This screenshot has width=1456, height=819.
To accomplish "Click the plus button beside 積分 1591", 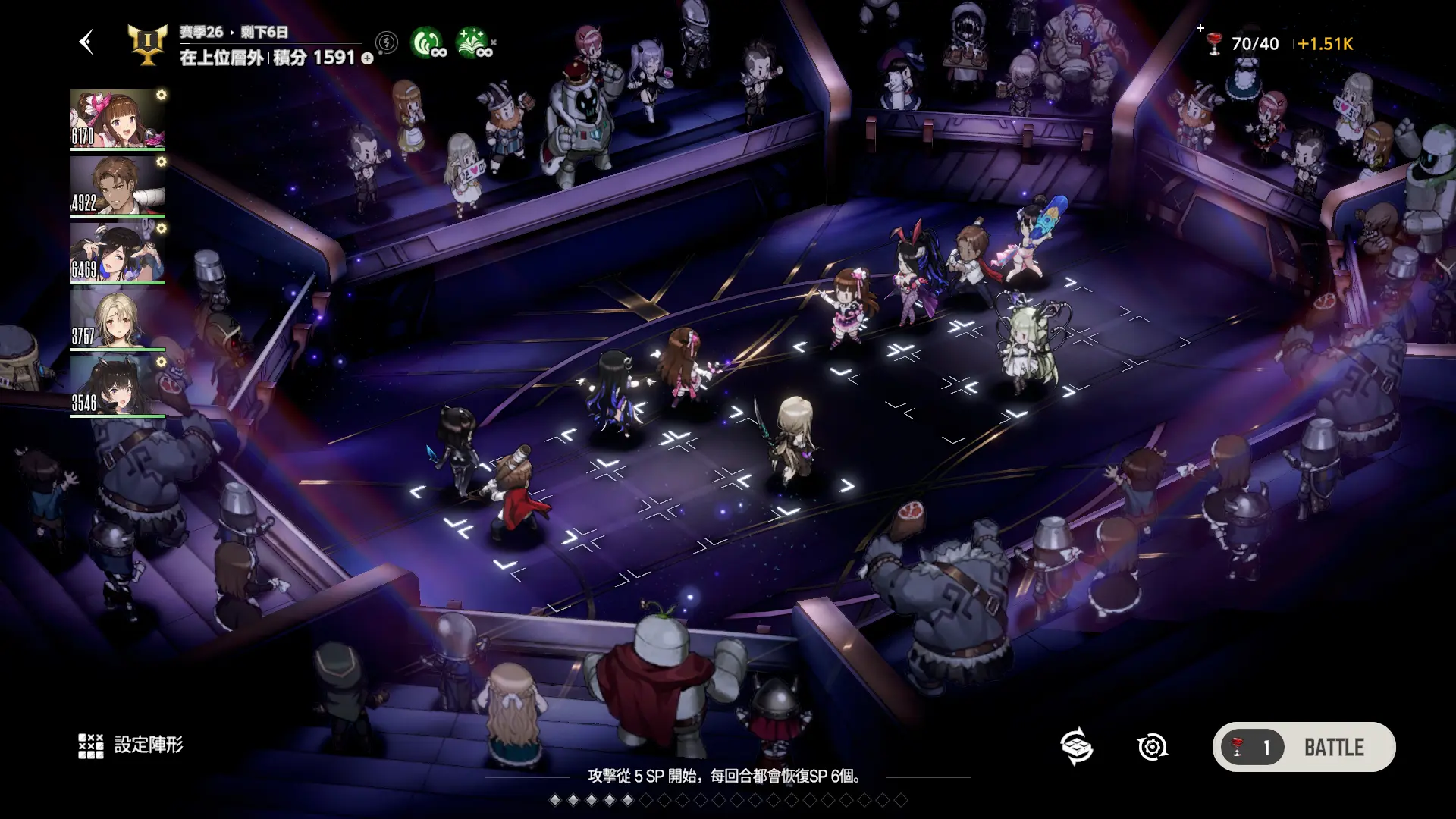I will tap(368, 58).
